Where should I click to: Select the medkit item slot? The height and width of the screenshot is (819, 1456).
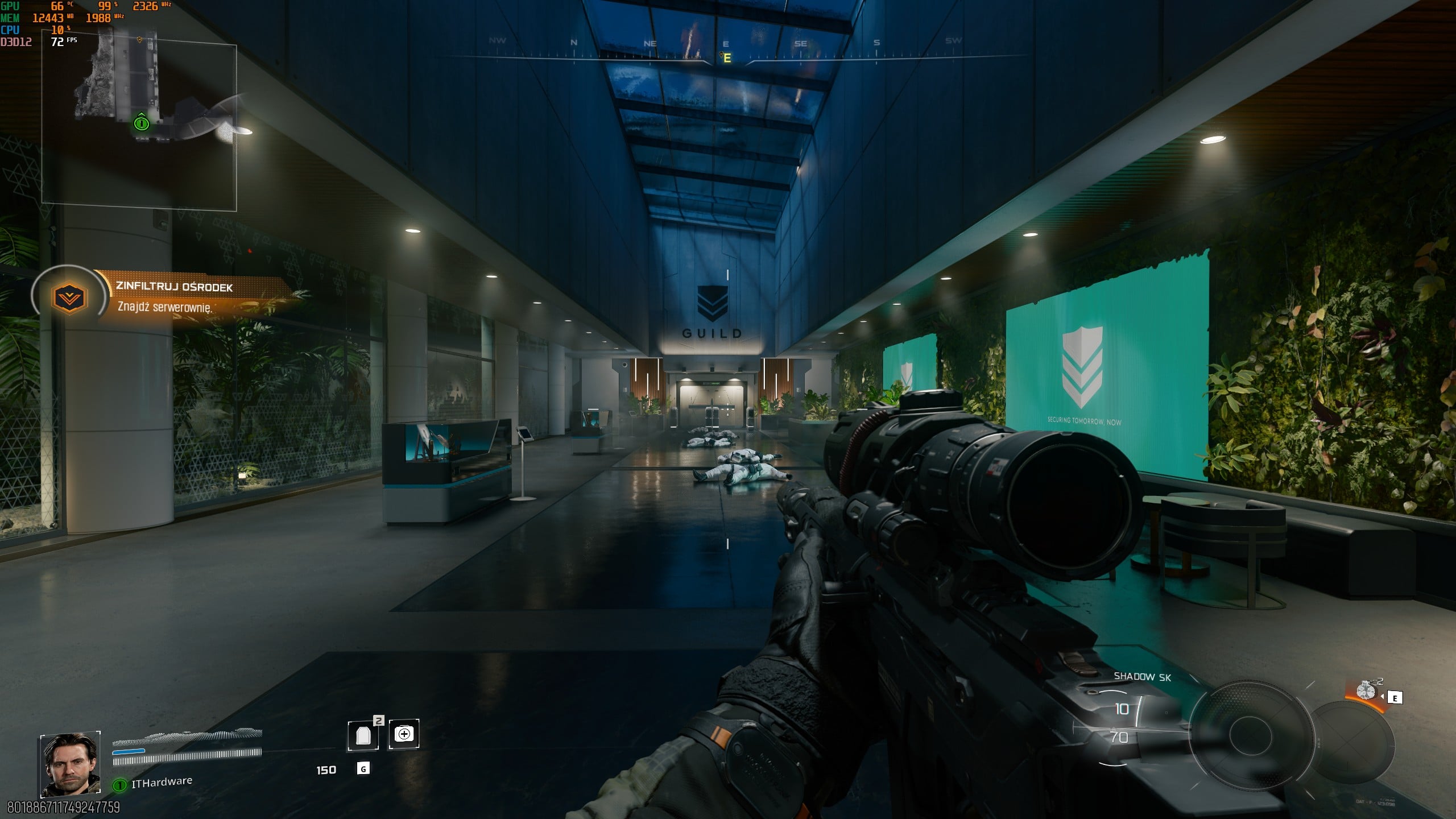point(404,734)
